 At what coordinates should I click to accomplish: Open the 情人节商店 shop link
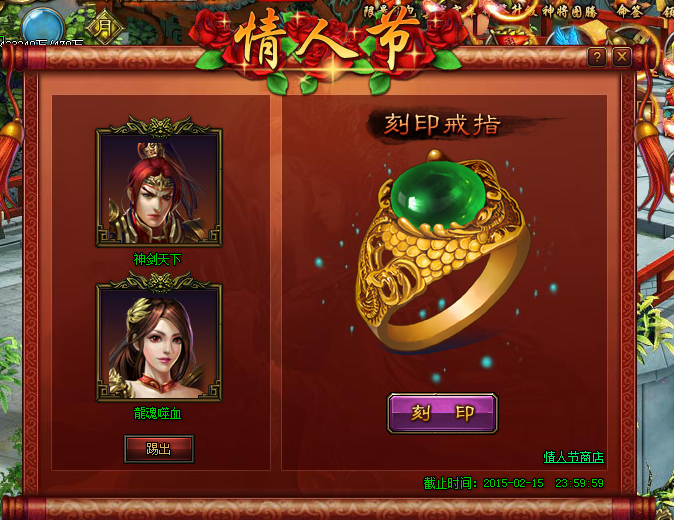(x=573, y=458)
